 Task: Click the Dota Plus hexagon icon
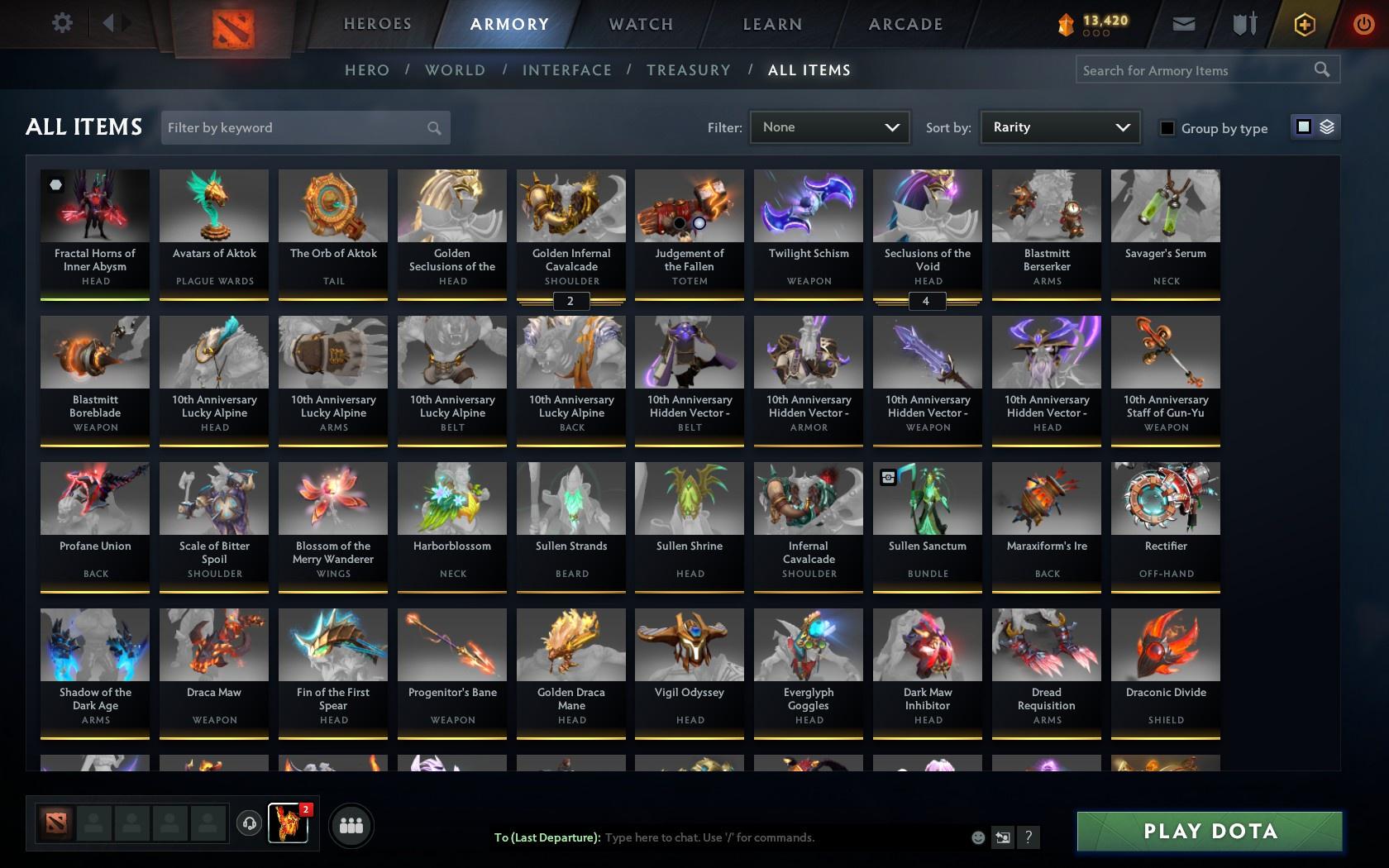(x=1305, y=23)
